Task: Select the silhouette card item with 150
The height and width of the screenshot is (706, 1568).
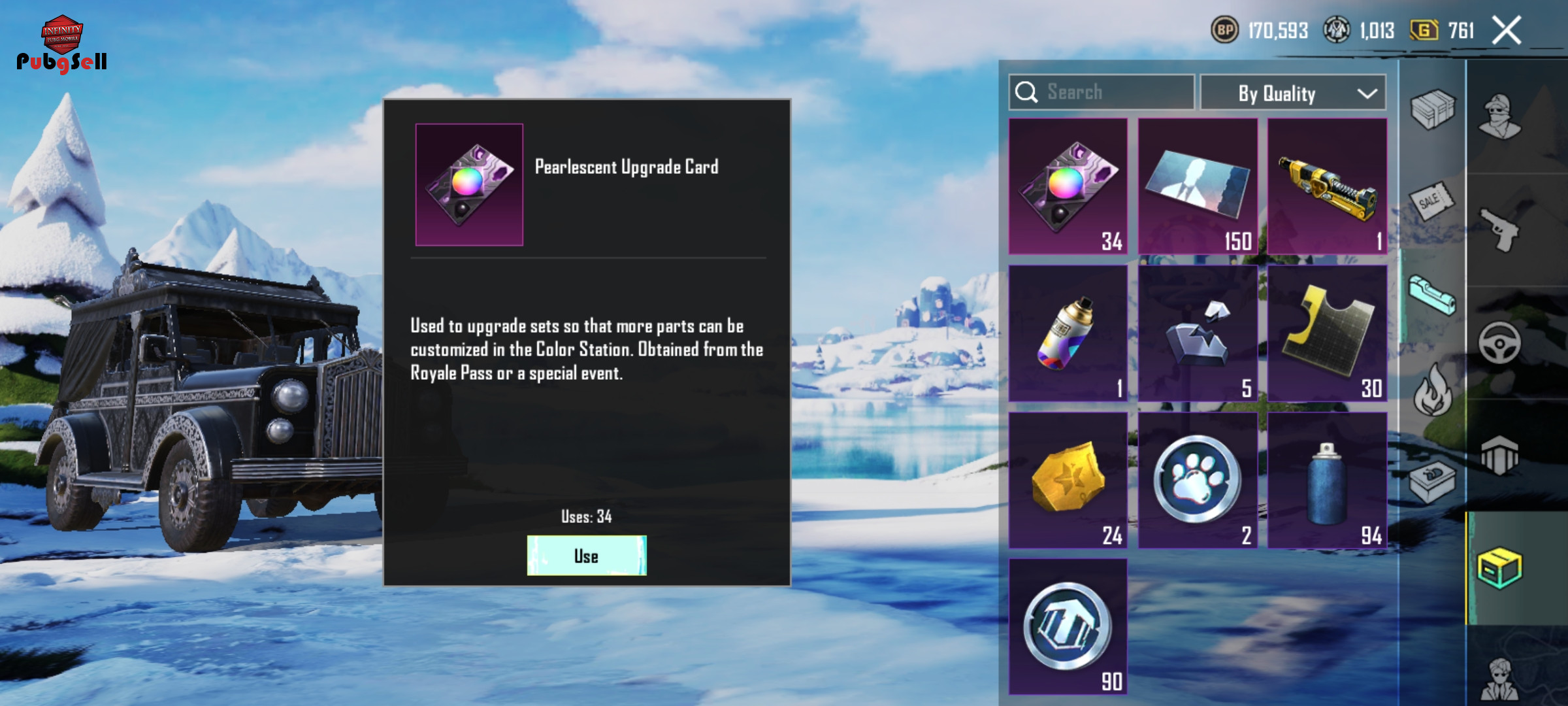Action: coord(1198,186)
